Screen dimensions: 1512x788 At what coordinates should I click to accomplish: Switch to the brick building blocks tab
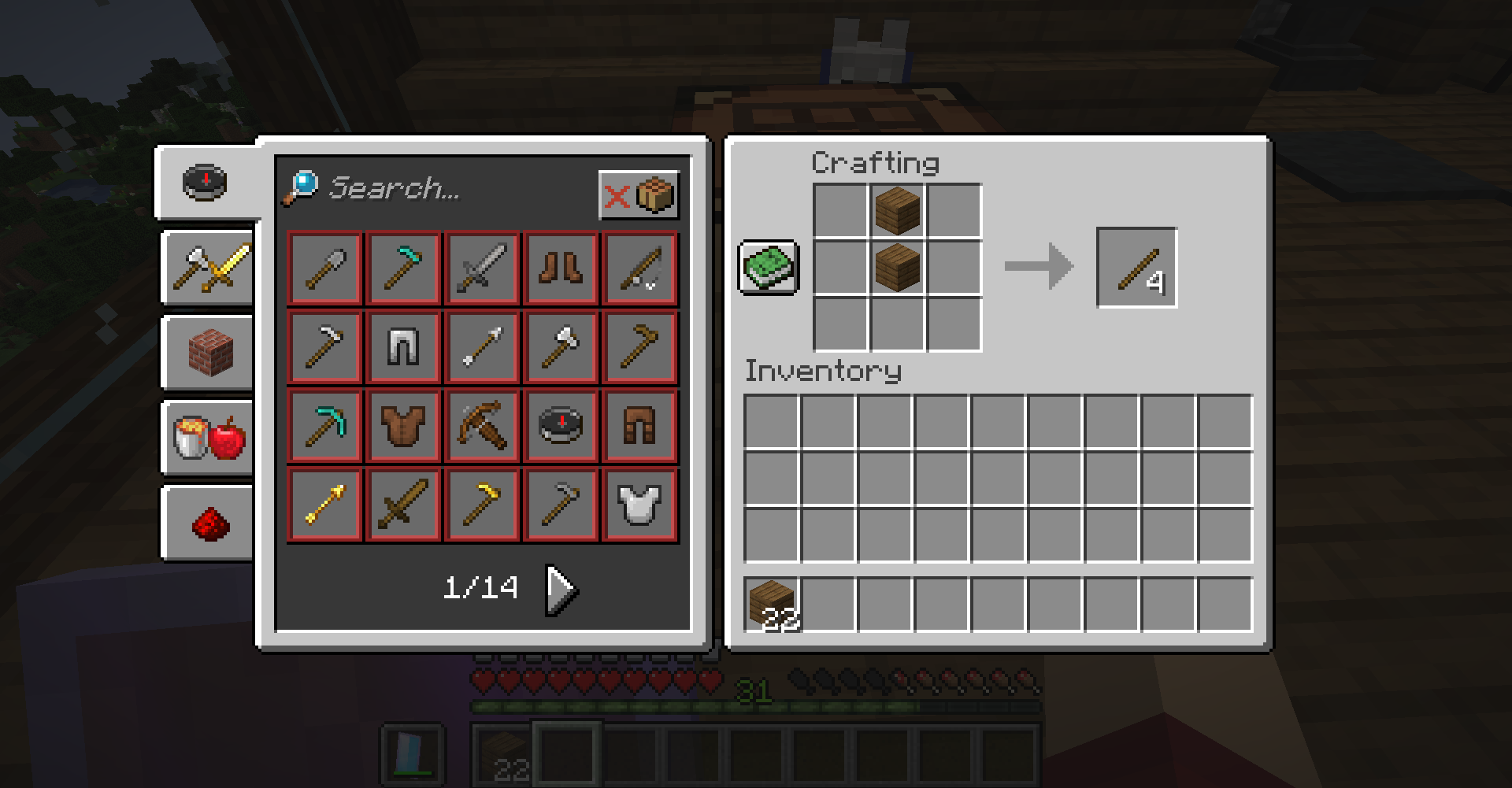click(209, 353)
